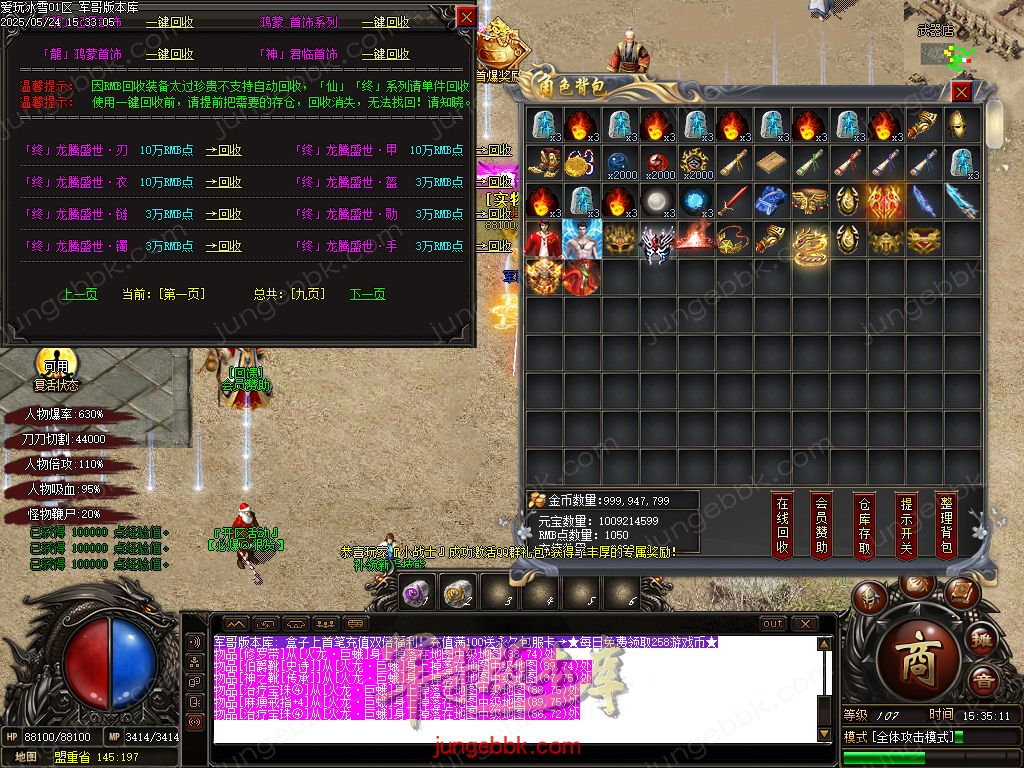This screenshot has height=768, width=1024.
Task: One-click recycle 「龍」鸿蒙首饰
Action: point(169,54)
